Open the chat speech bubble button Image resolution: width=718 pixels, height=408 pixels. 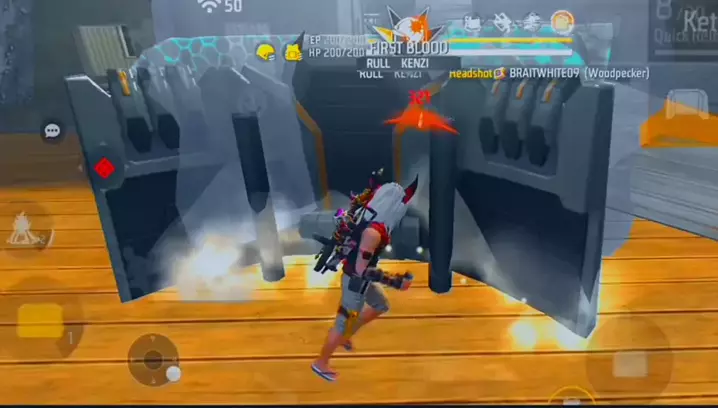(52, 131)
